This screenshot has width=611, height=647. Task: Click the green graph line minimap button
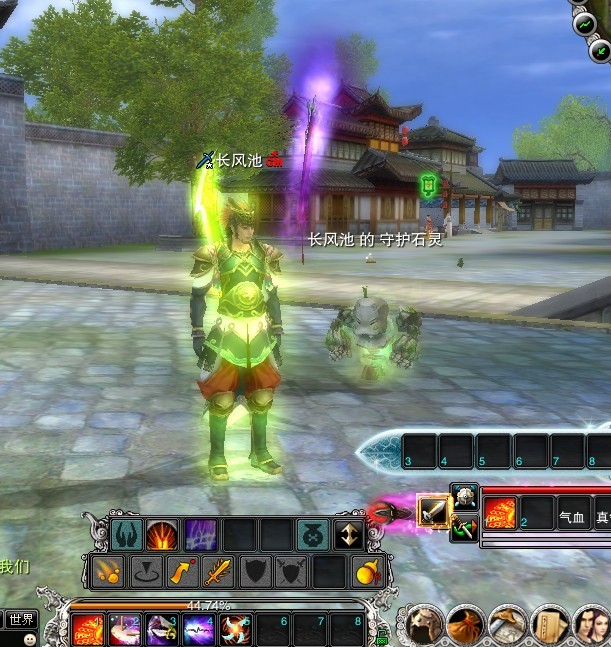pos(584,24)
